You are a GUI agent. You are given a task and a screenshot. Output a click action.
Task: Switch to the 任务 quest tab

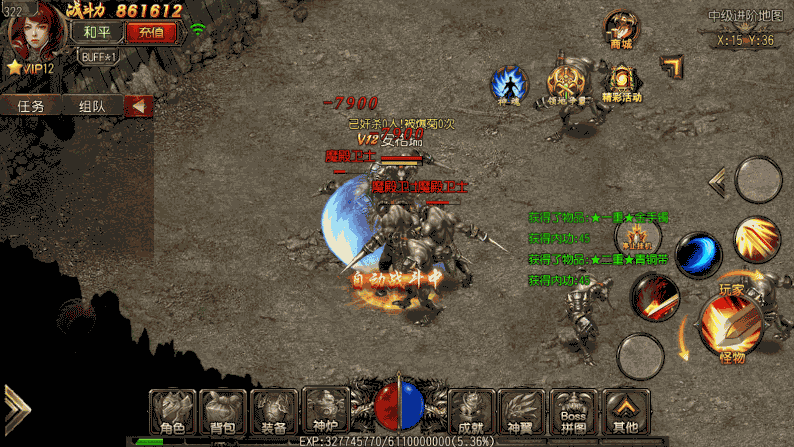click(x=31, y=105)
